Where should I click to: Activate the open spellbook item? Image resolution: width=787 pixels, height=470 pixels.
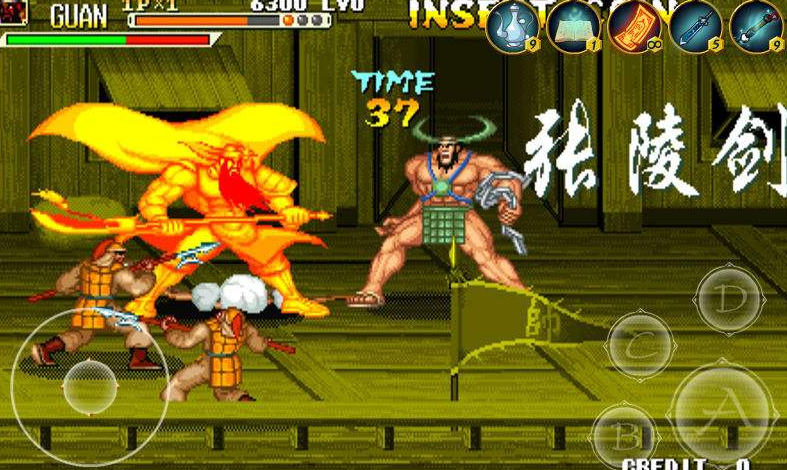[x=574, y=27]
